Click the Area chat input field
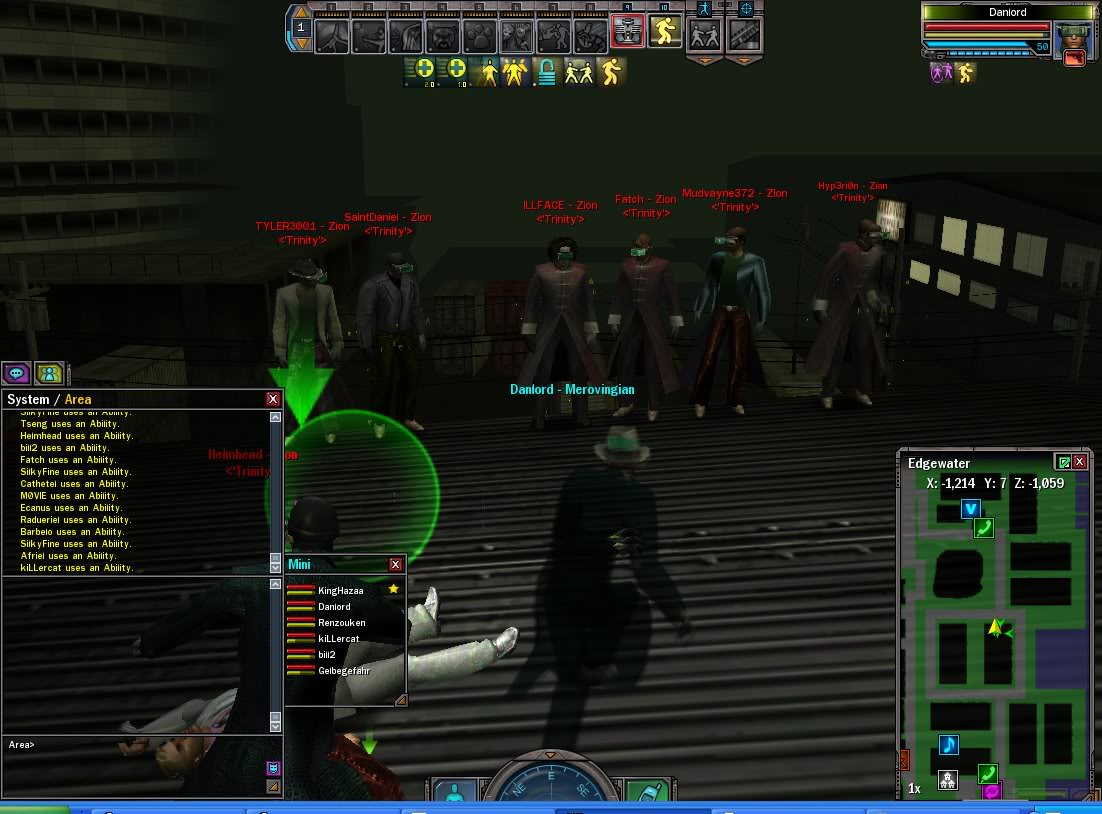 [x=140, y=745]
